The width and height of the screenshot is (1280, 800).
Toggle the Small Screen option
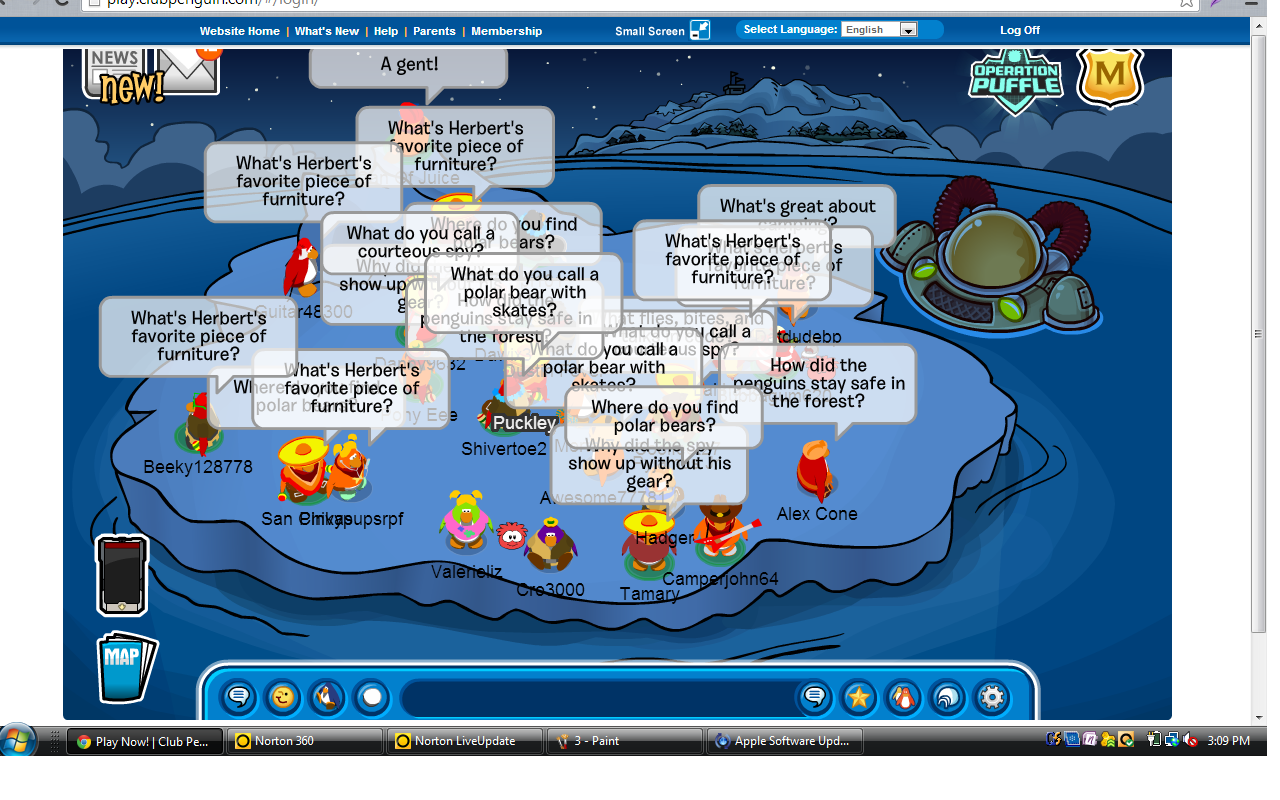coord(662,31)
